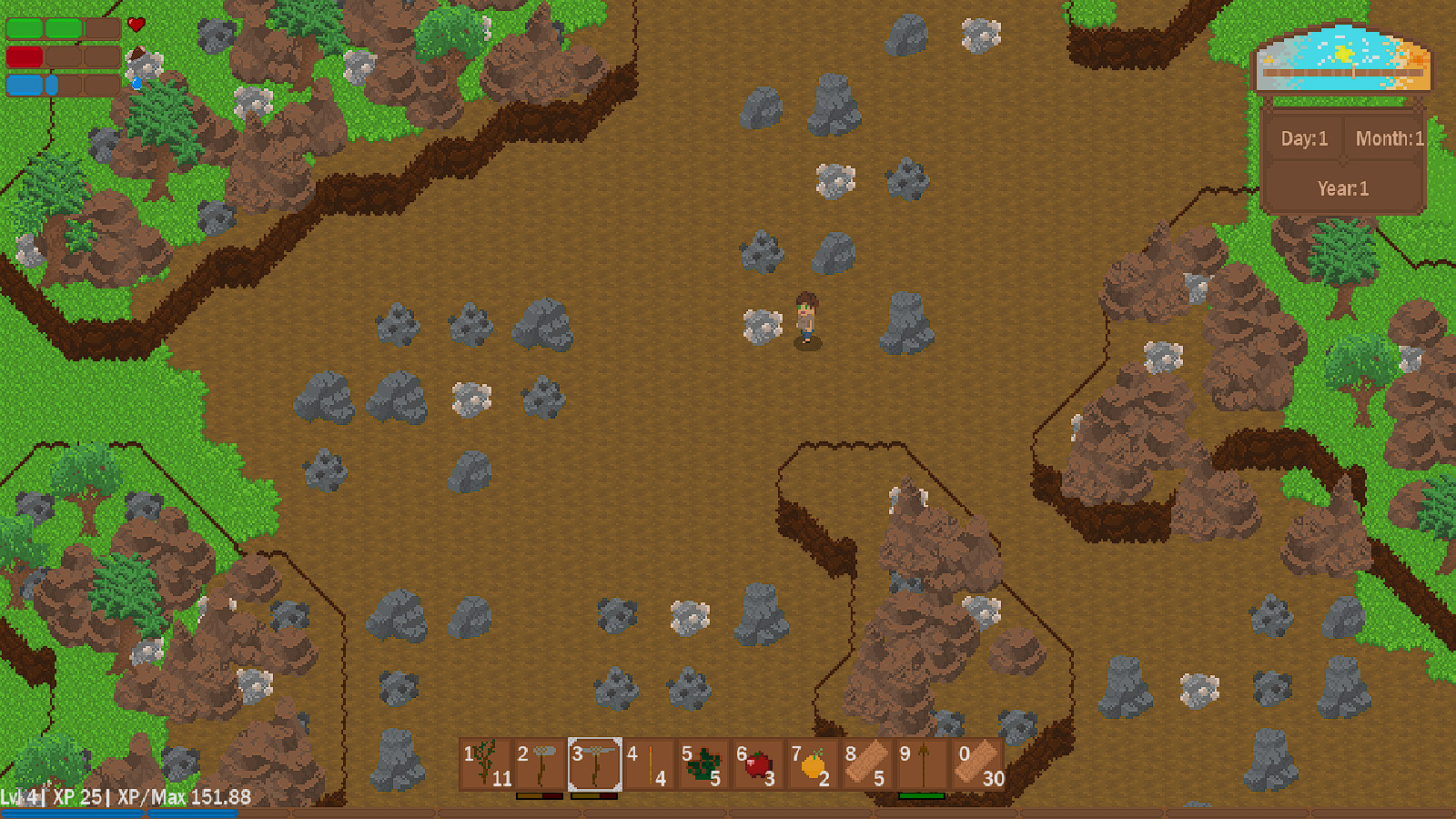Click the Day:1 calendar button
1456x819 pixels.
(x=1303, y=138)
